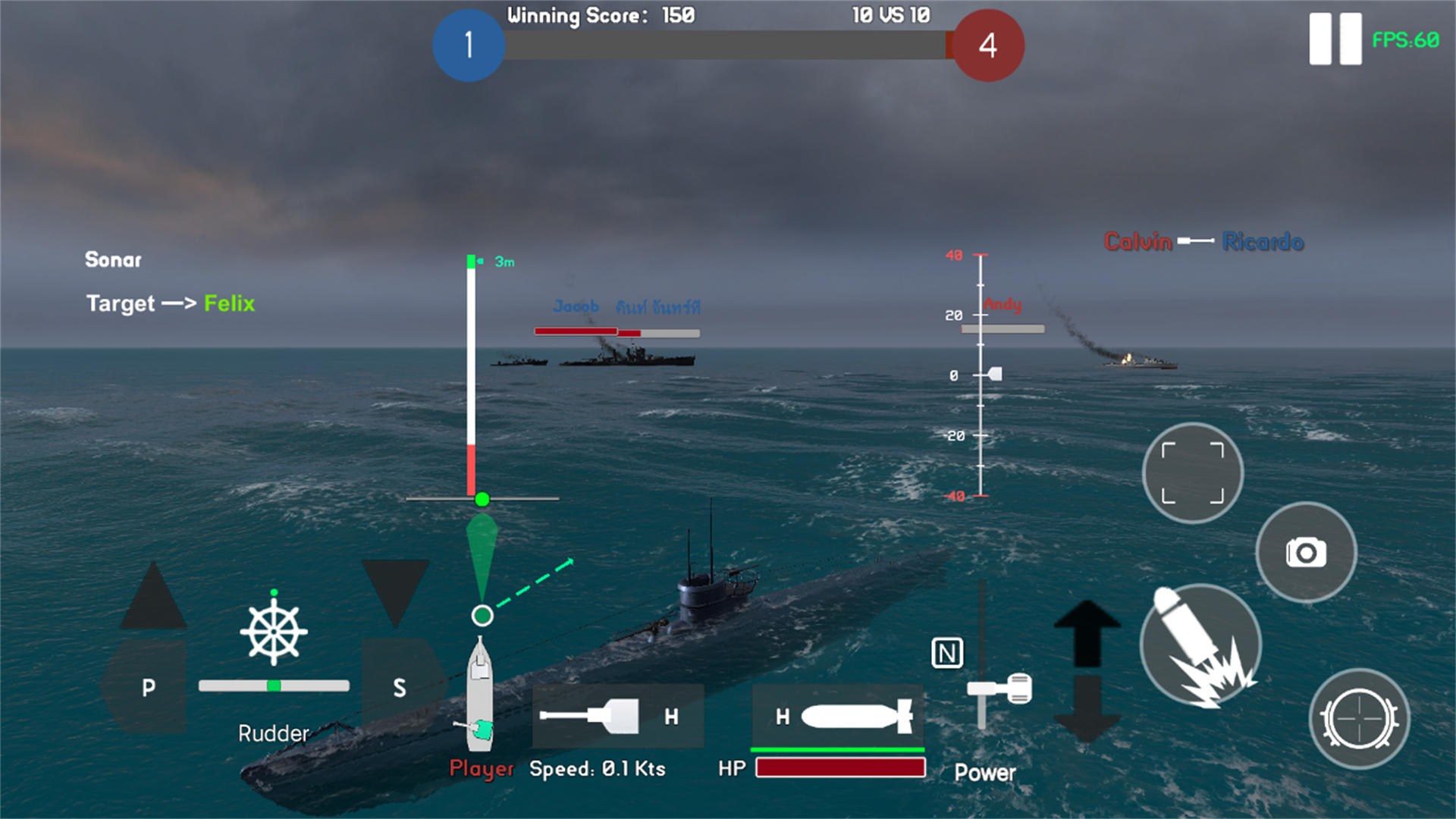Viewport: 1456px width, 819px height.
Task: Pause the game
Action: (x=1335, y=39)
